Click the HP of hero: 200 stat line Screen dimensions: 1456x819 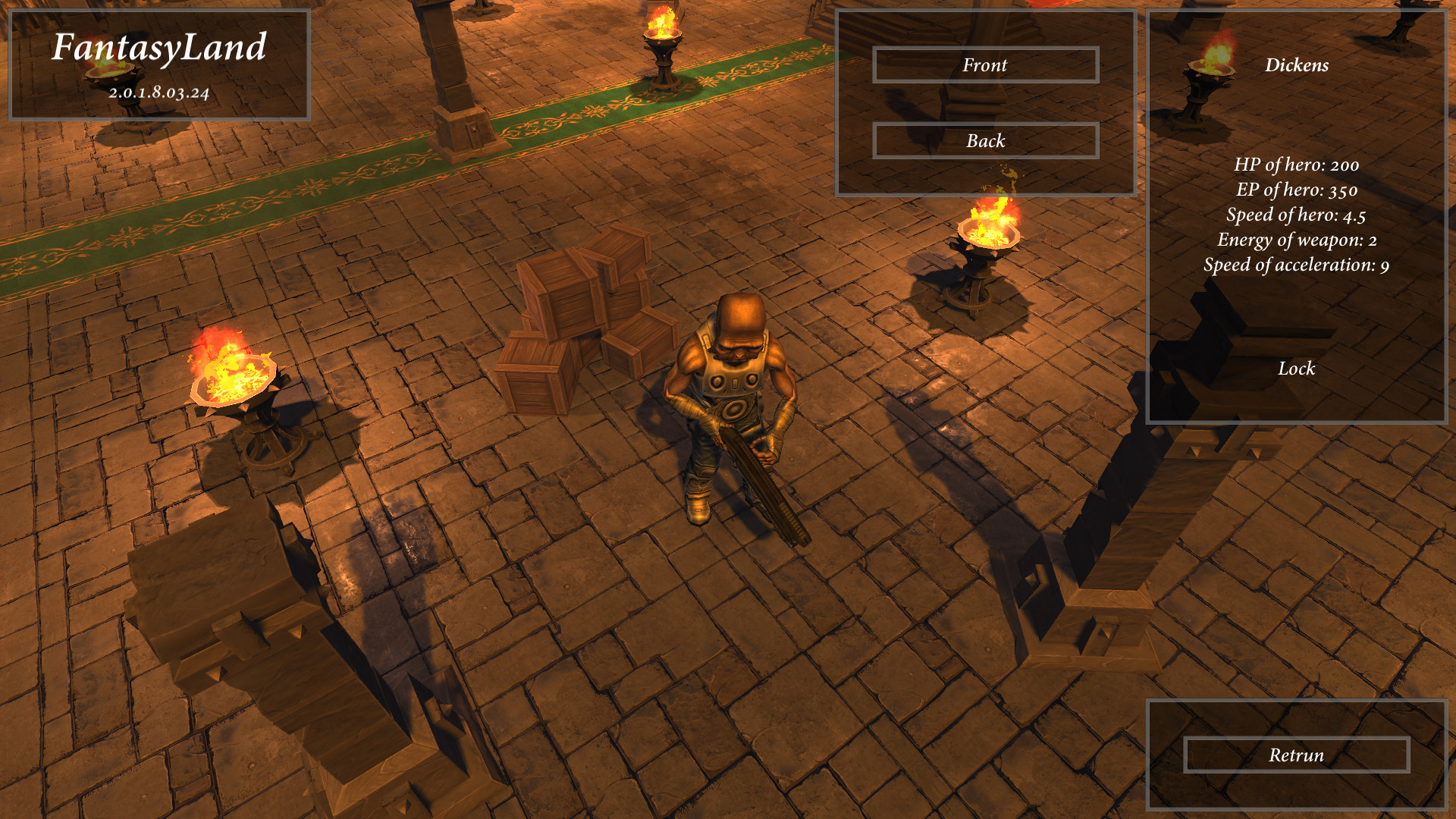[1297, 165]
